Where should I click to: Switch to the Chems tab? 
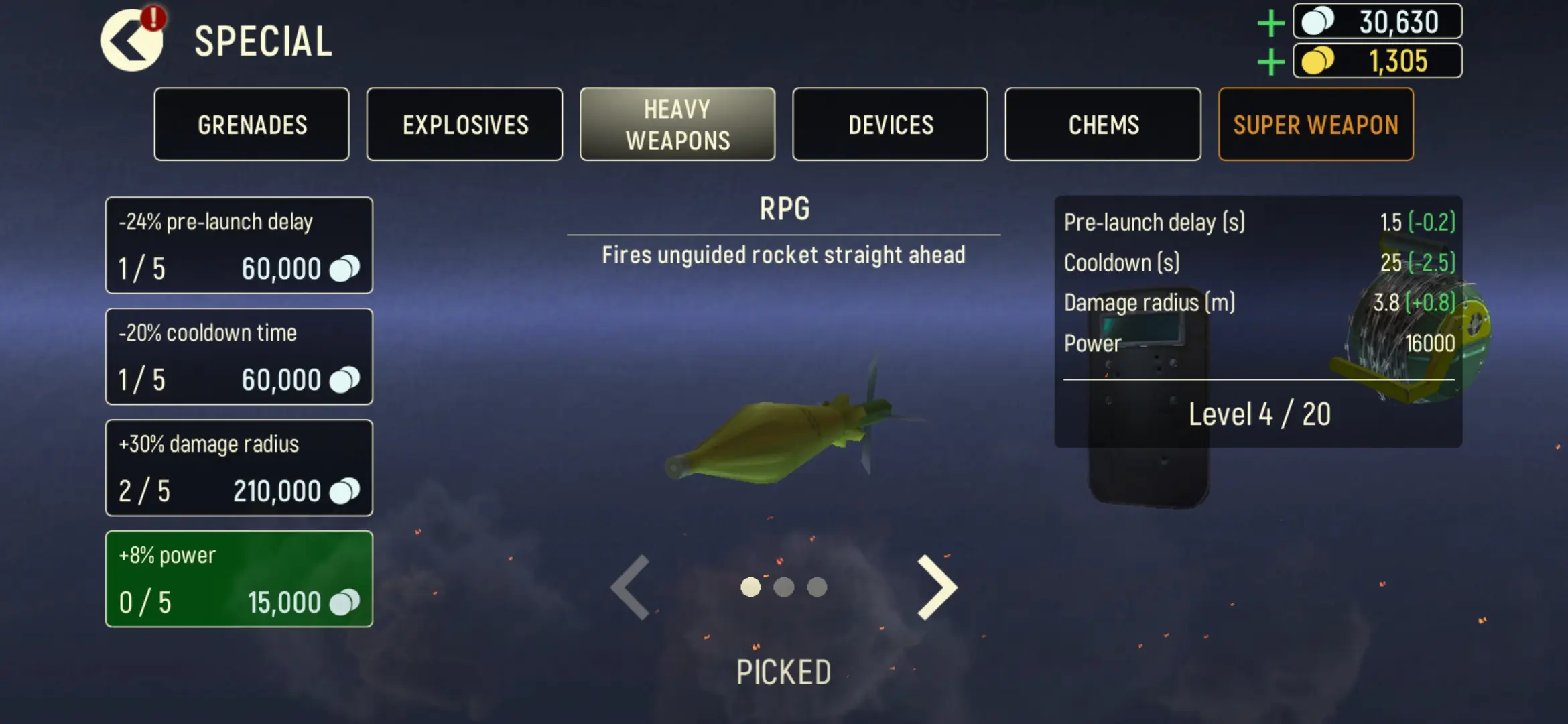click(x=1103, y=125)
